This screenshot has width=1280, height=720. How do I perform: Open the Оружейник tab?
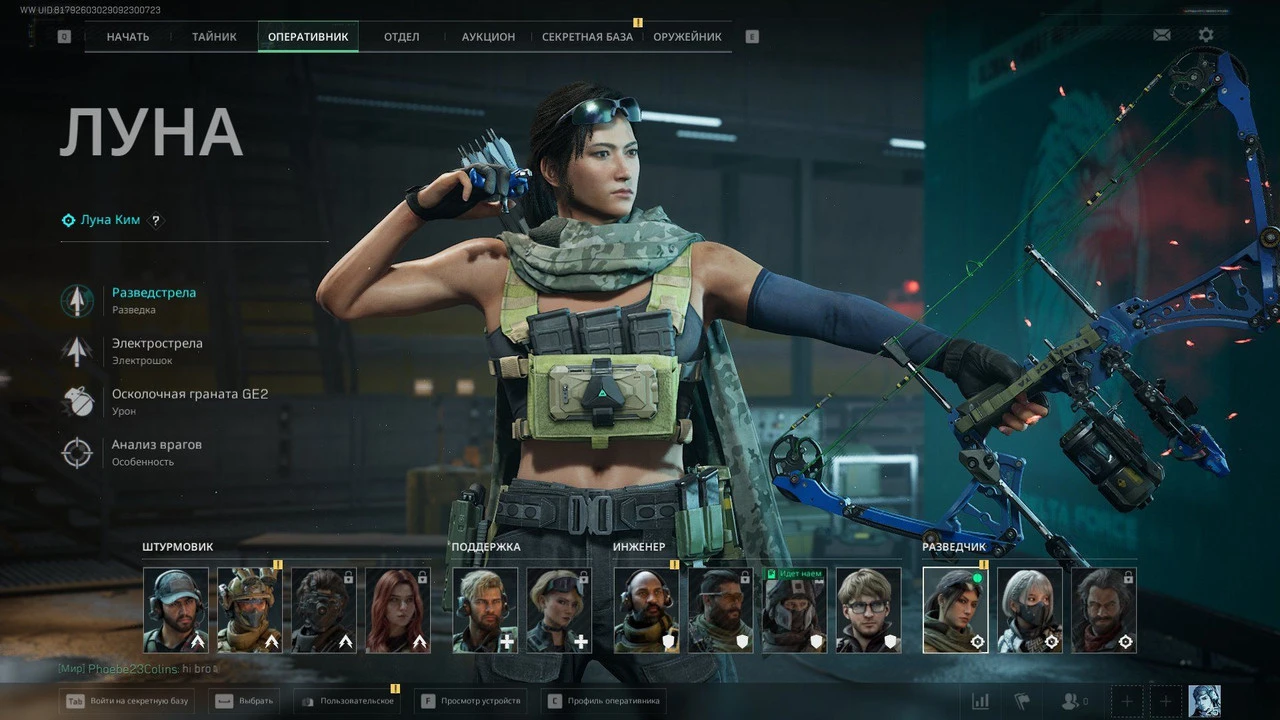[687, 37]
